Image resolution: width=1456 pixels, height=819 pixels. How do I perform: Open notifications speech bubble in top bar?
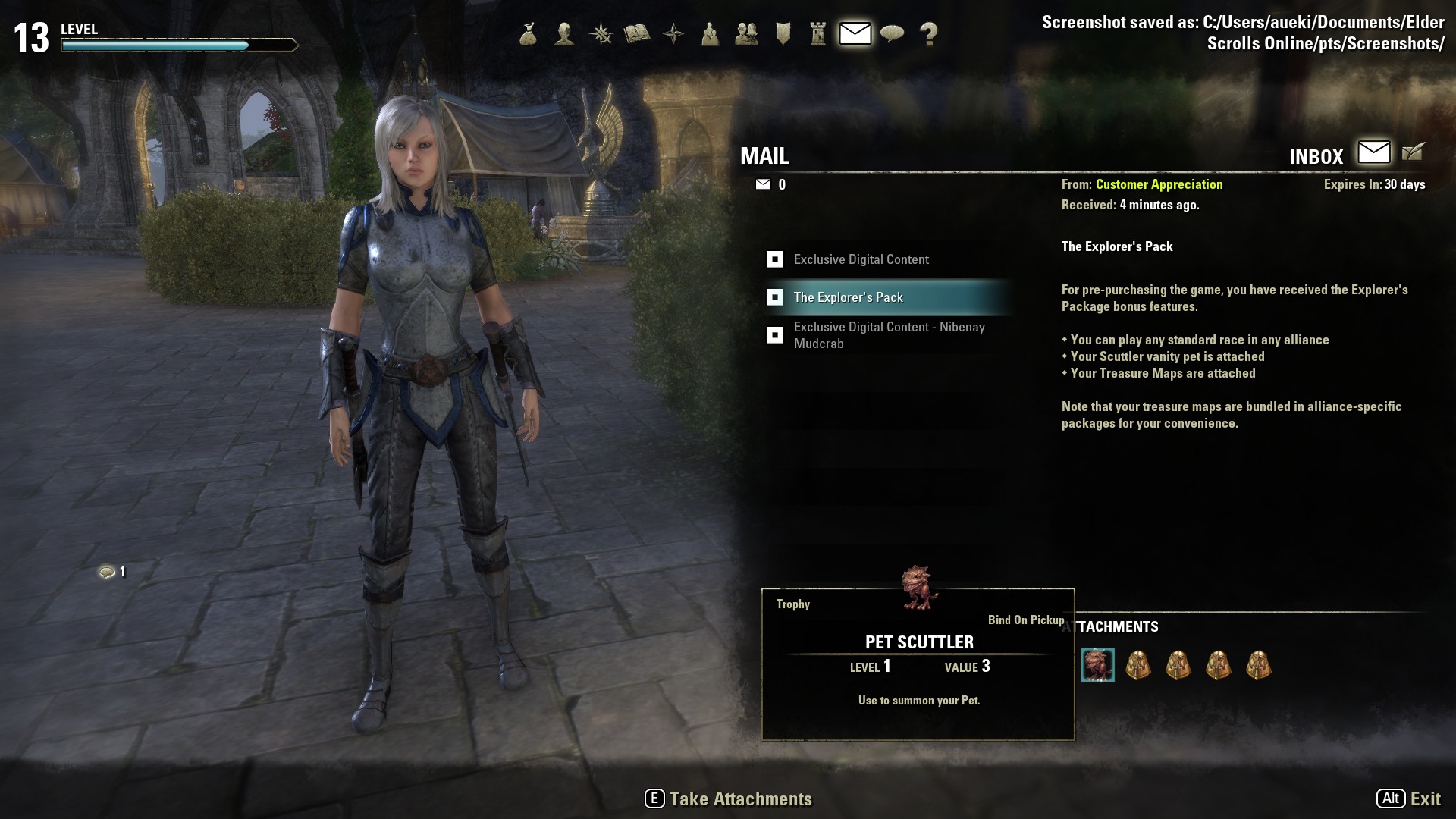tap(892, 34)
